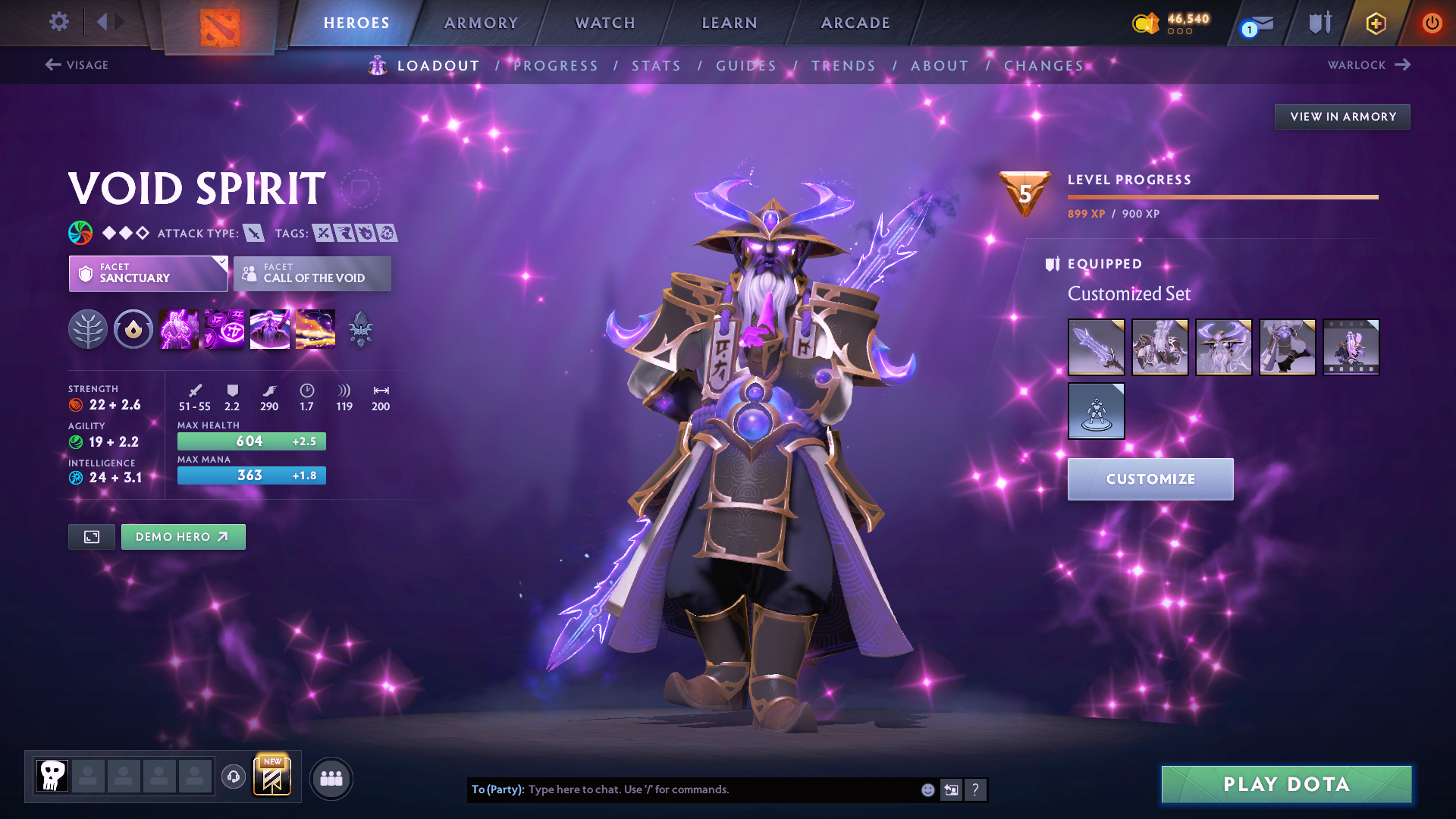This screenshot has height=819, width=1456.
Task: Click the Astral Step ultimate ability icon
Action: [315, 329]
